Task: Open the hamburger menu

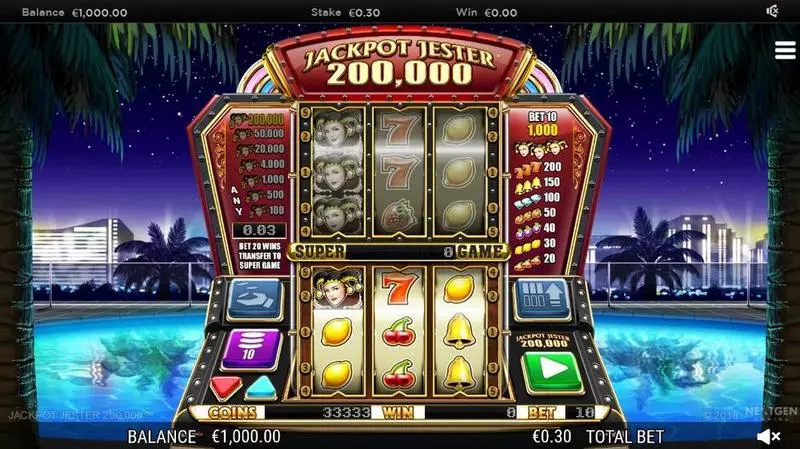Action: point(784,51)
